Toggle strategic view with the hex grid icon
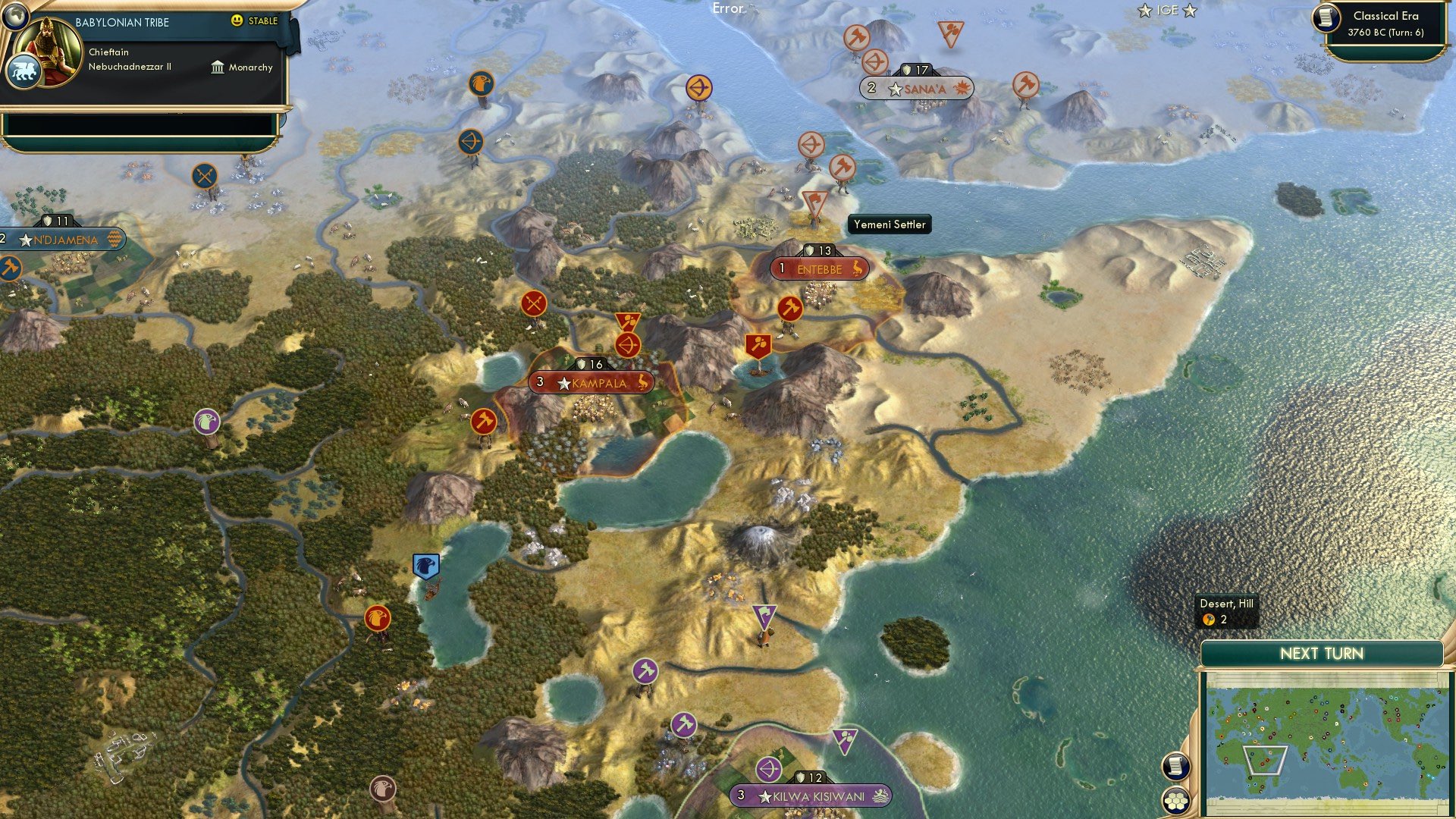Image resolution: width=1456 pixels, height=819 pixels. tap(1177, 801)
